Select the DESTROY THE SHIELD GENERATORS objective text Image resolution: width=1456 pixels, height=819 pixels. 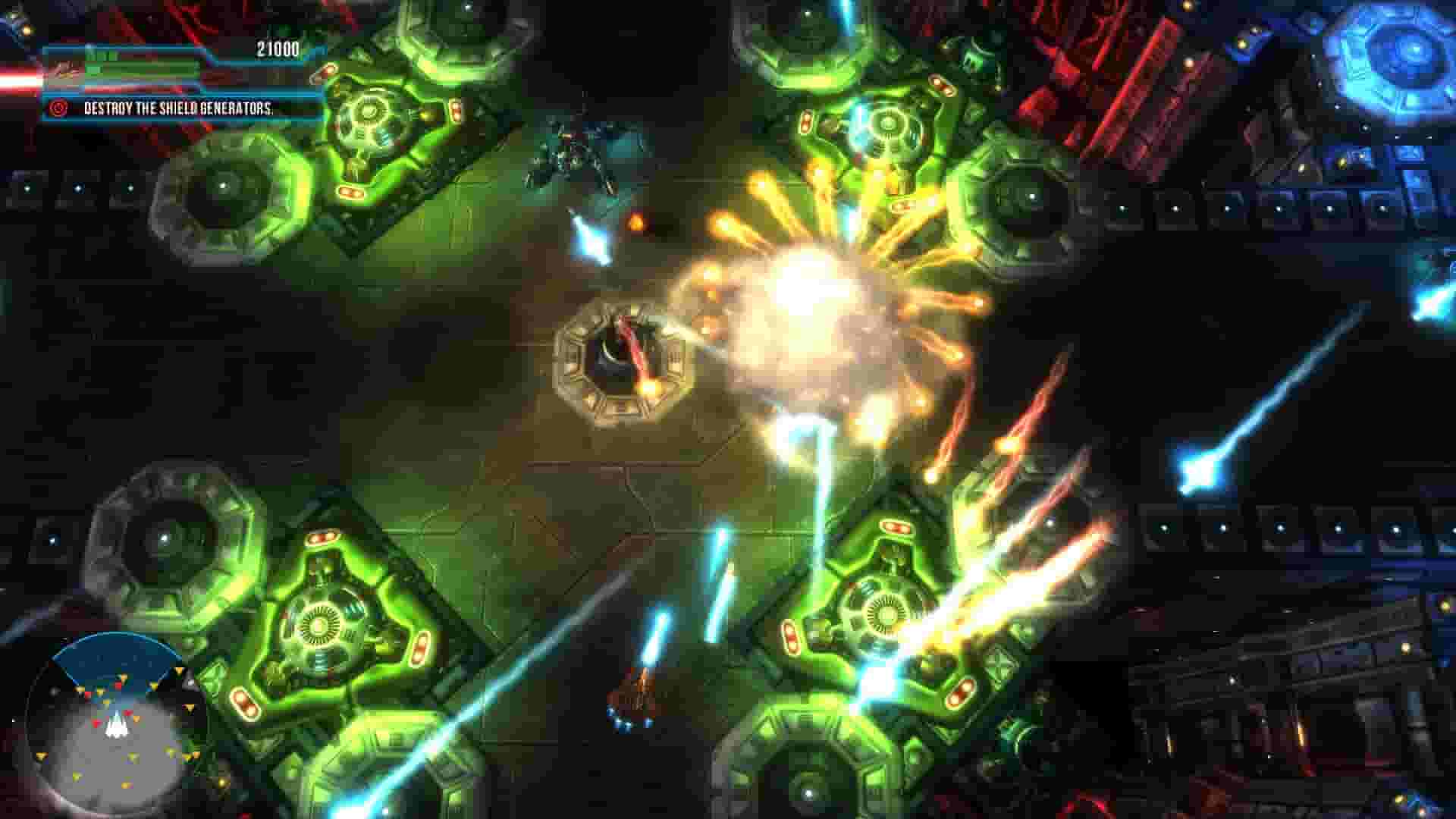(x=182, y=109)
